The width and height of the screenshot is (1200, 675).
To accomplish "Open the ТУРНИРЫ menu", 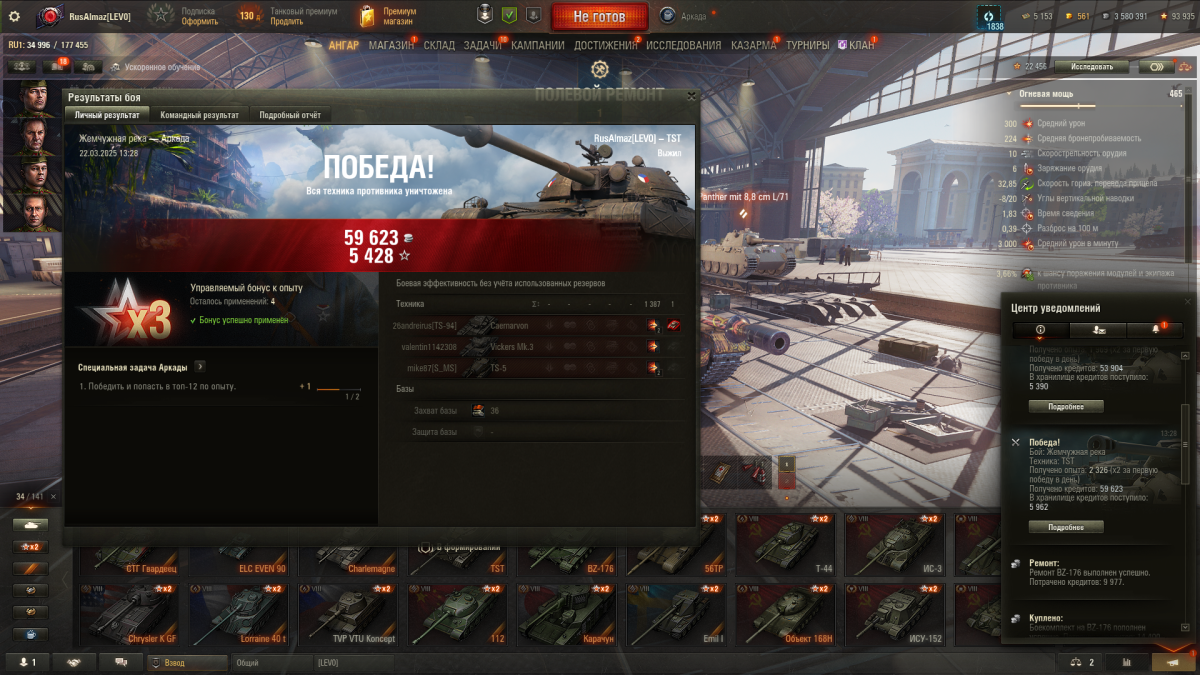I will point(807,45).
